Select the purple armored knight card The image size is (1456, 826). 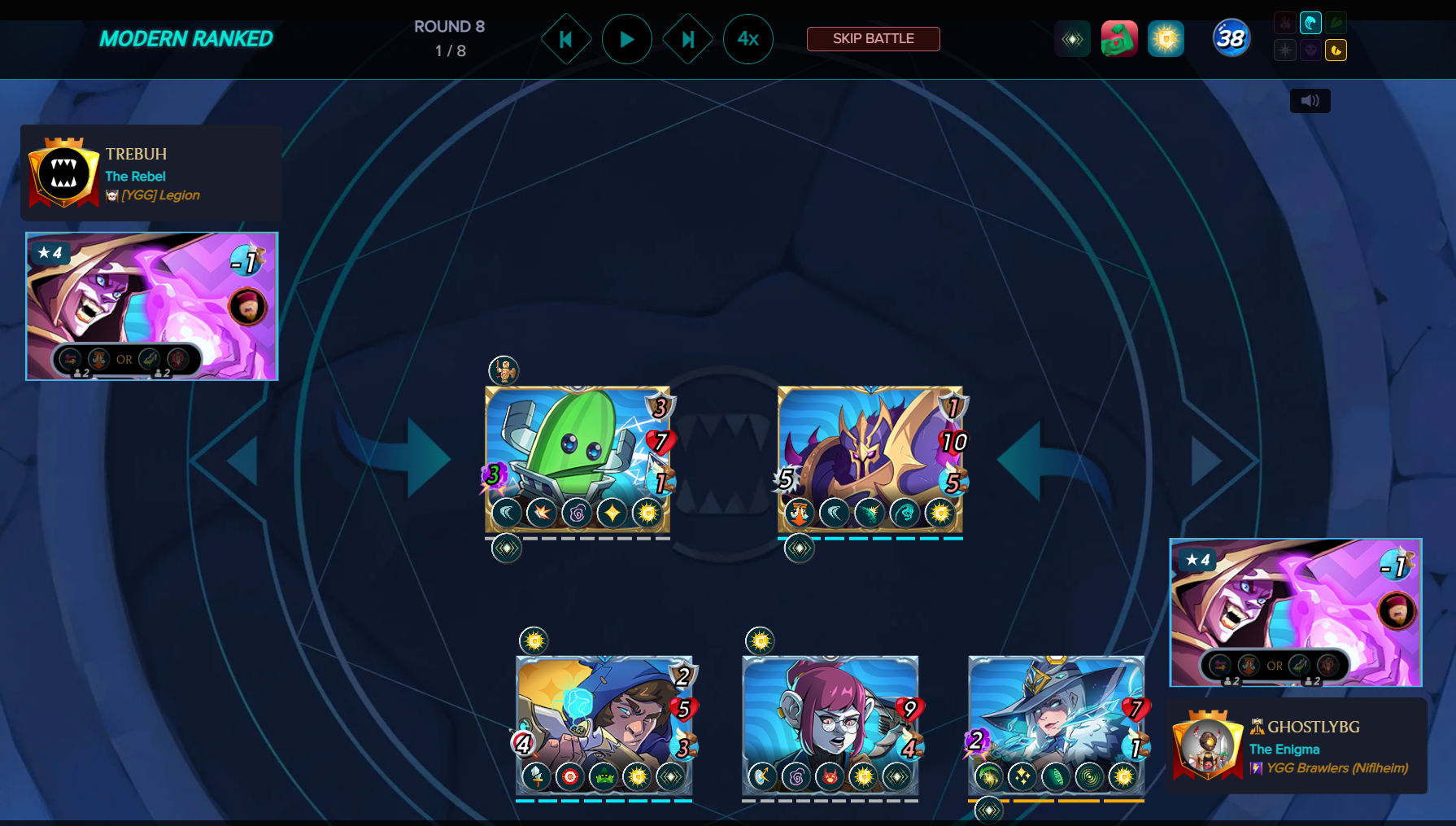point(870,456)
